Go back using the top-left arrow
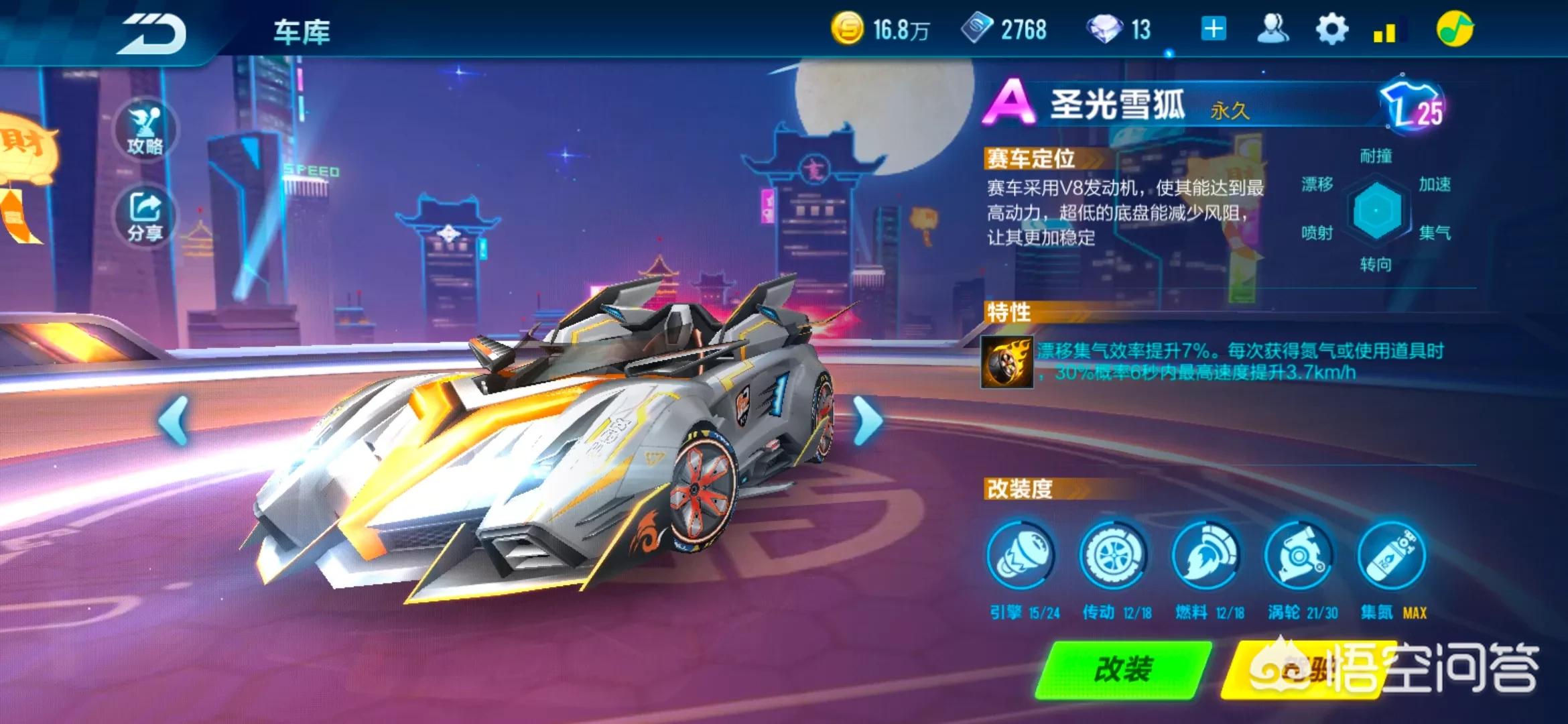 click(153, 32)
